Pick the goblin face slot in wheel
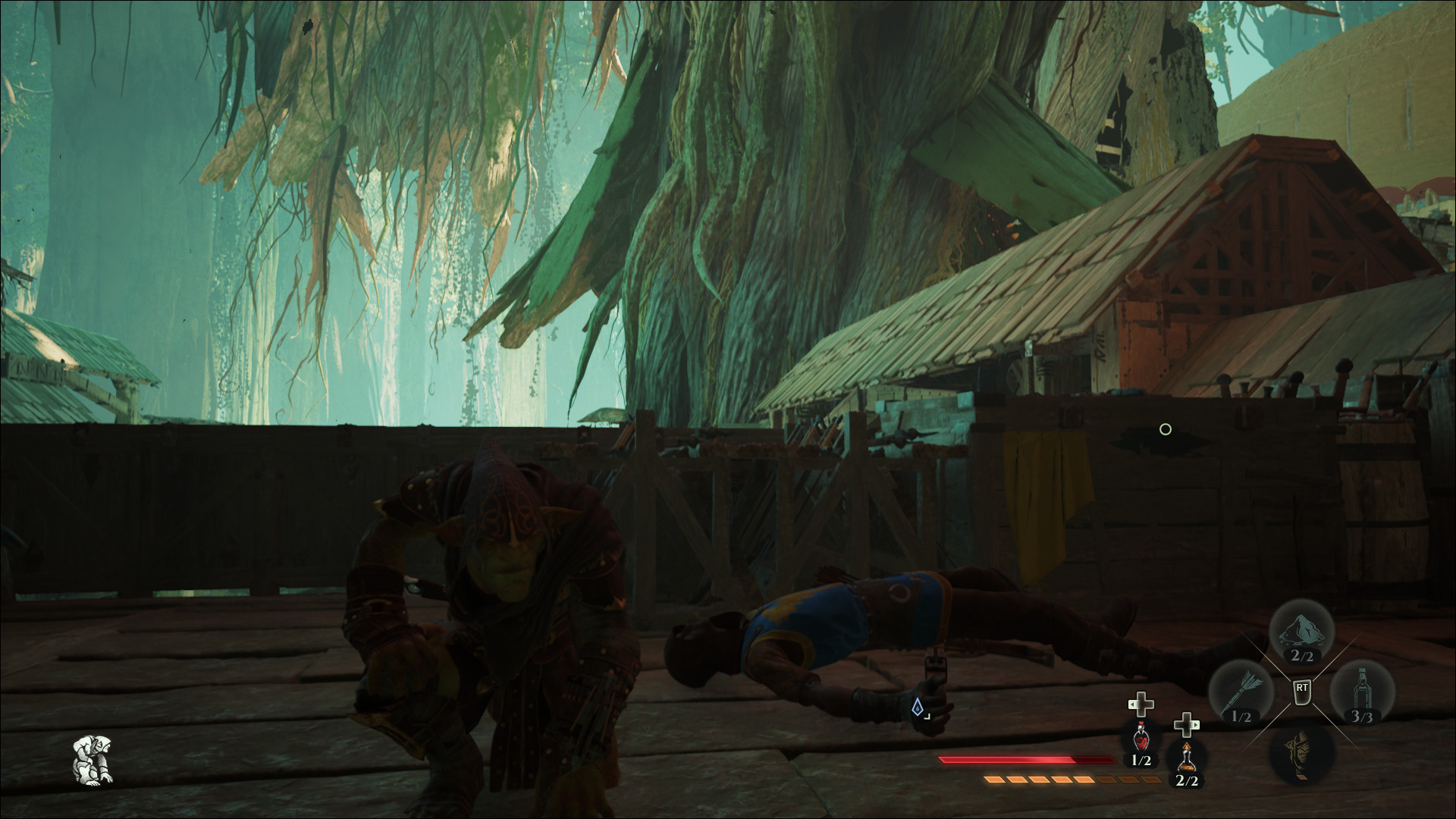This screenshot has width=1456, height=819. coord(1301,752)
